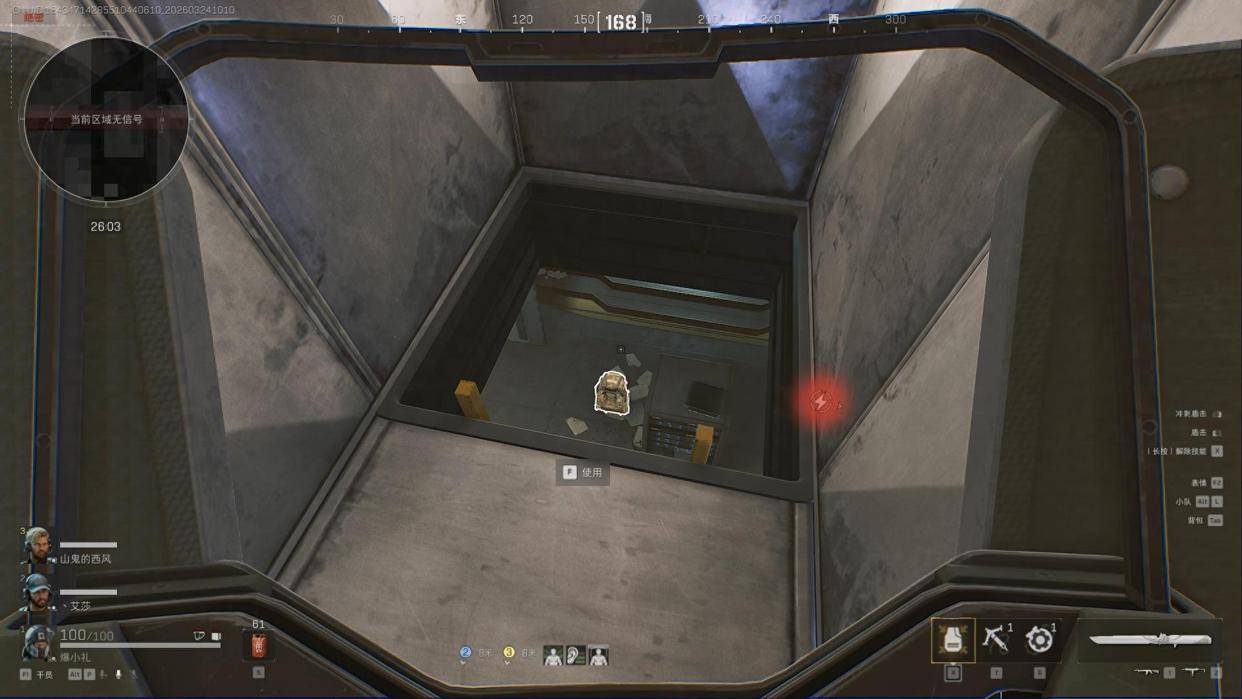Switch to the first rifle weapon icon

coord(1146,672)
